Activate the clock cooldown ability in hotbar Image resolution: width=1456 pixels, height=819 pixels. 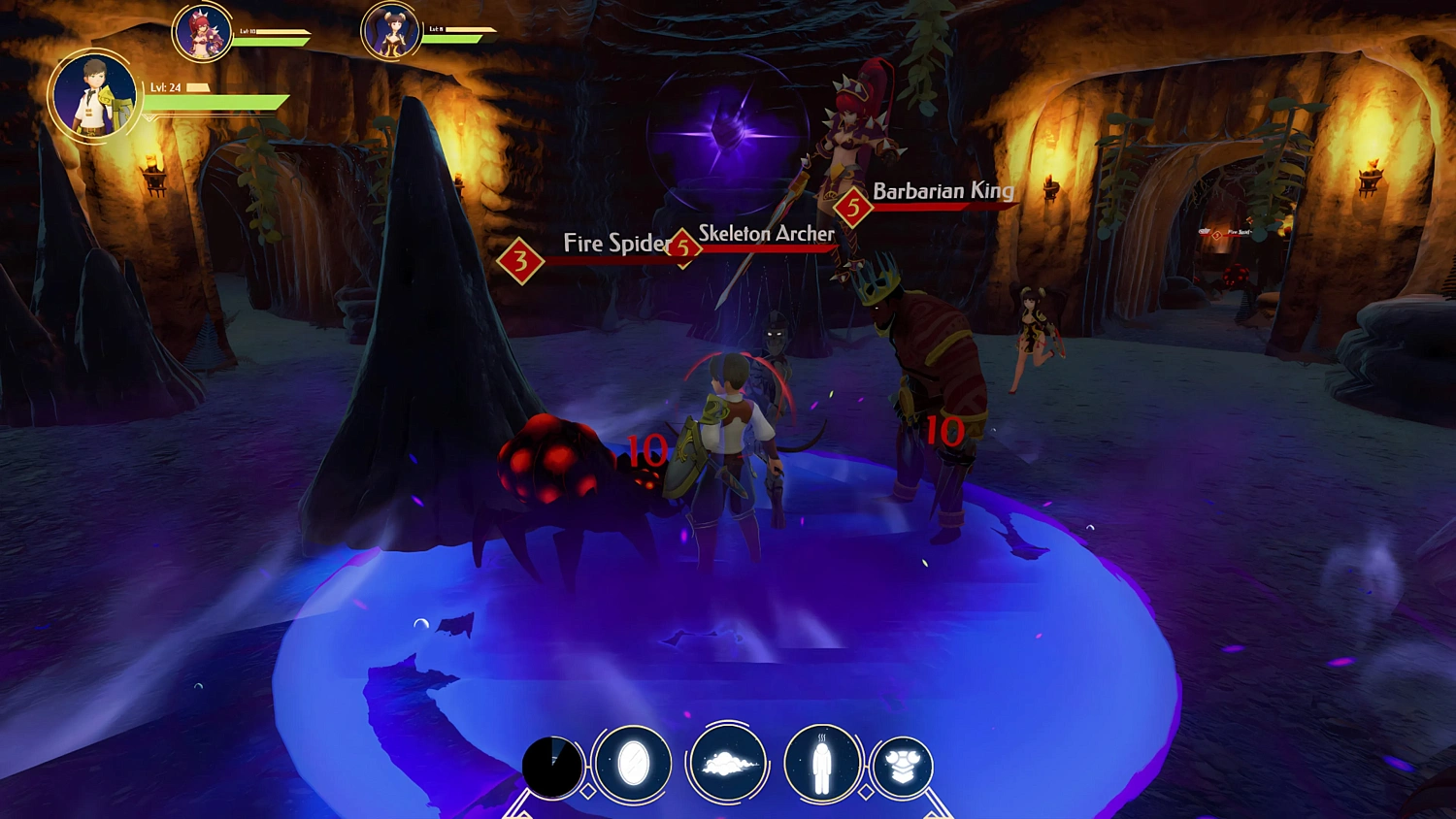point(550,765)
